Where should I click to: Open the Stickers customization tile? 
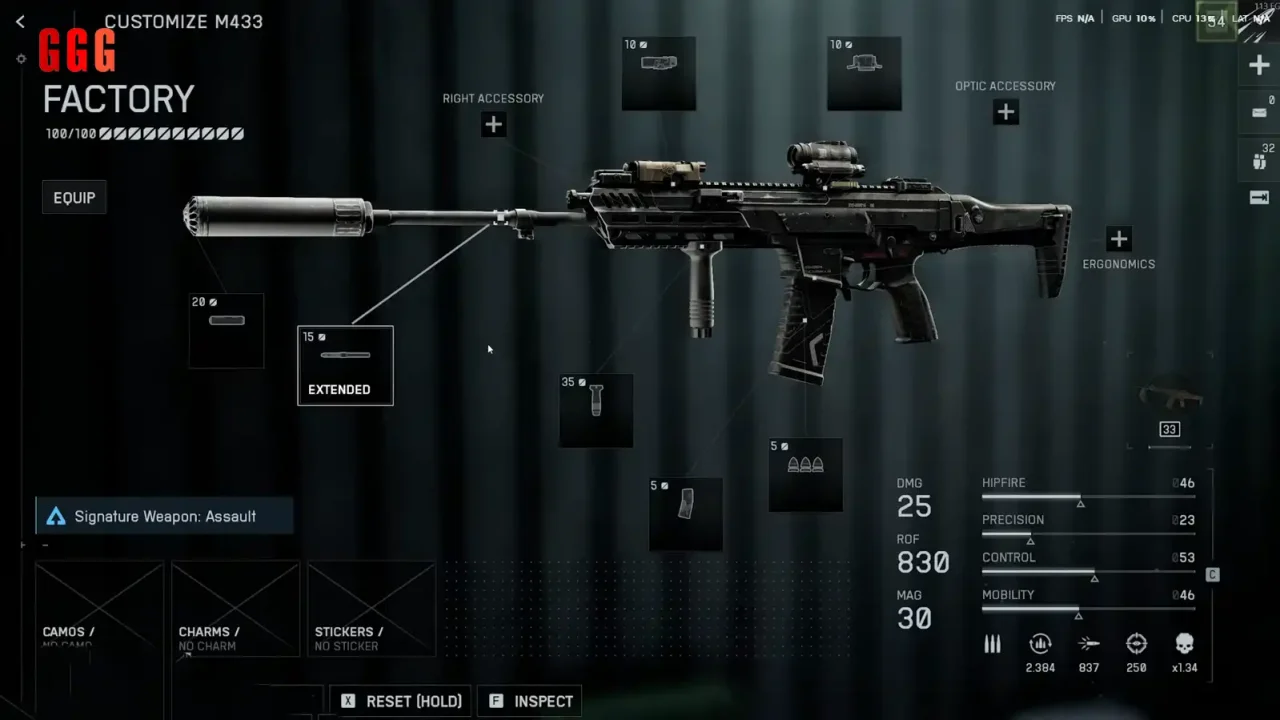(371, 609)
